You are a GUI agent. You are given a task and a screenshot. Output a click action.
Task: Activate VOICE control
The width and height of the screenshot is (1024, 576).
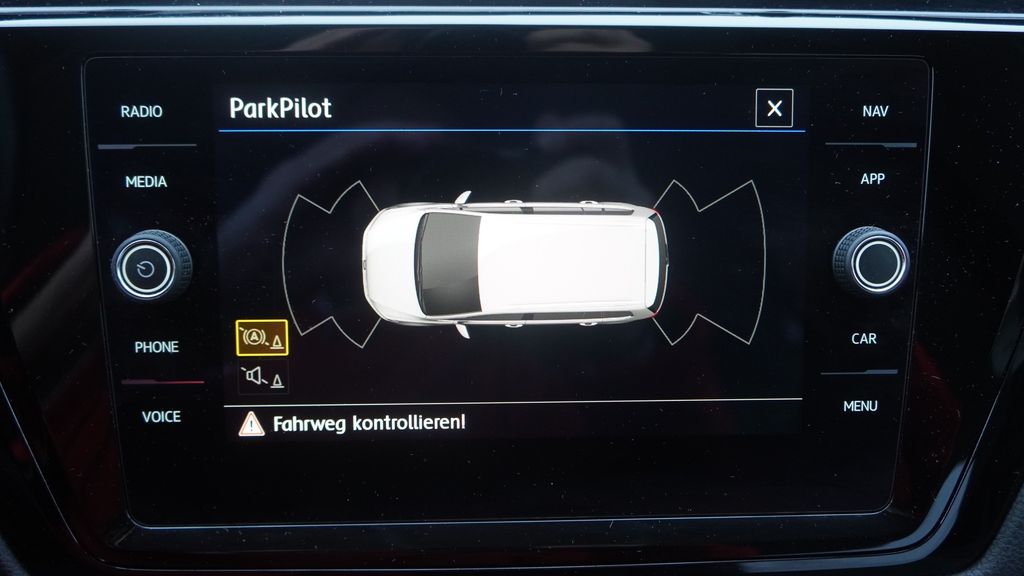[x=161, y=416]
